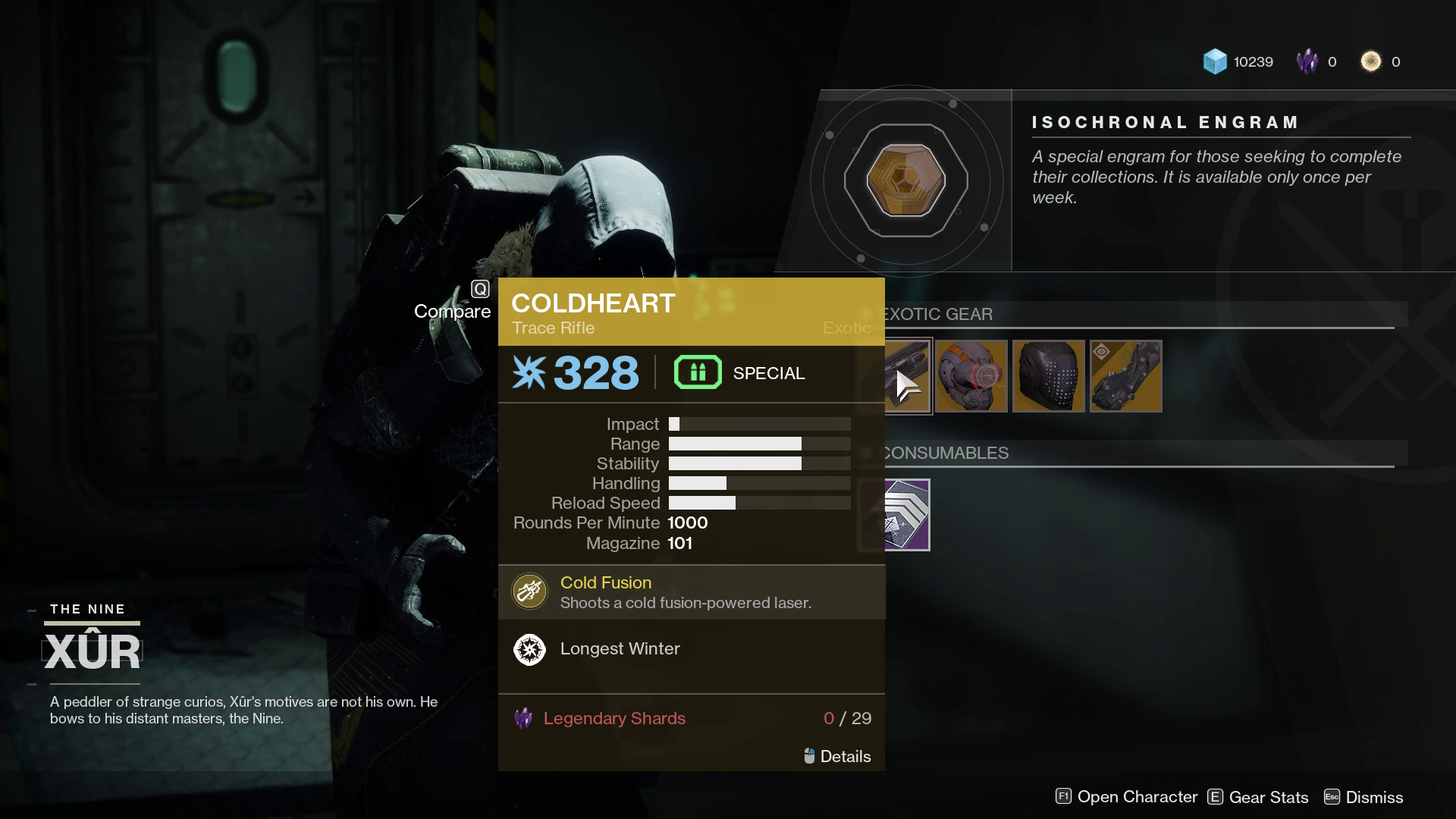
Task: Open the Character screen
Action: click(1126, 797)
